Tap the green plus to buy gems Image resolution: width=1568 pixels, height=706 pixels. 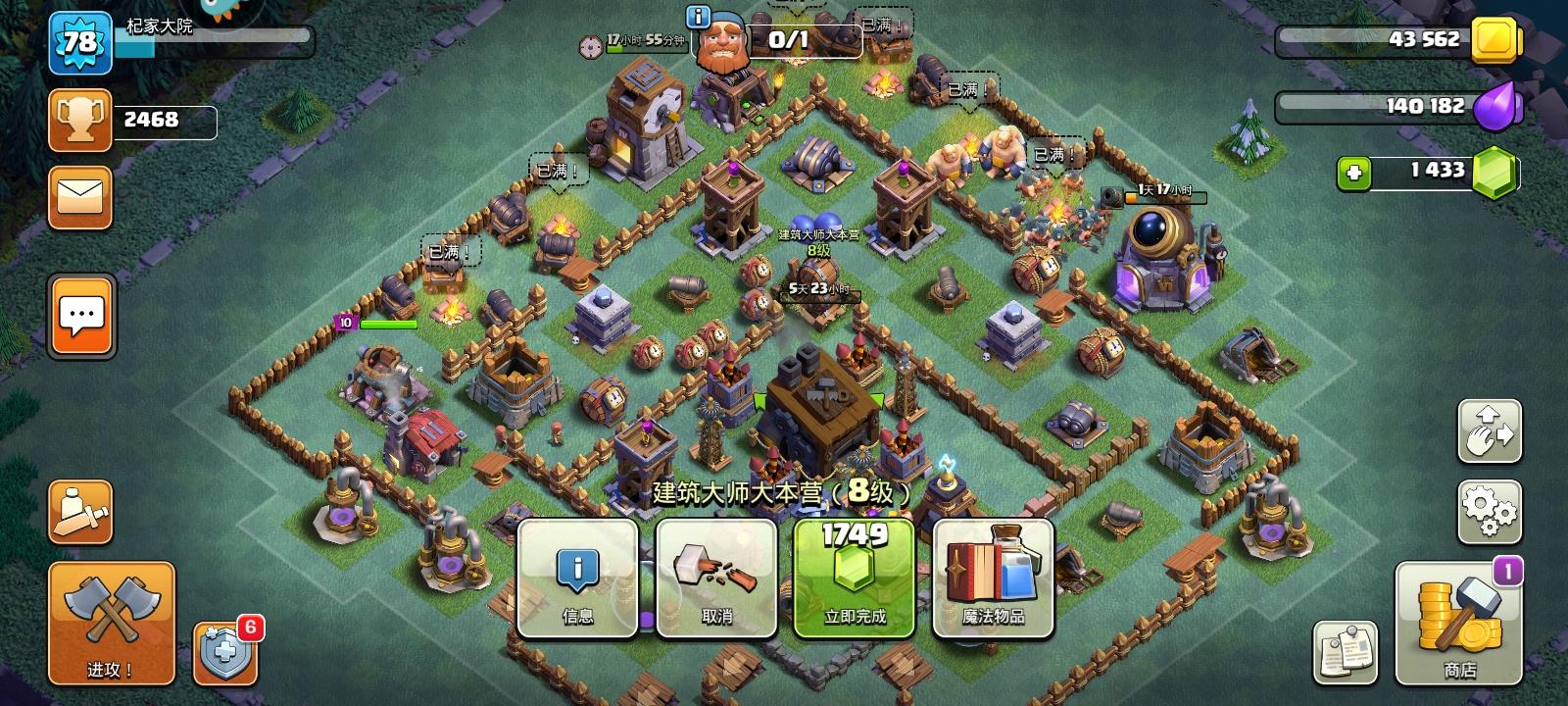click(x=1354, y=175)
